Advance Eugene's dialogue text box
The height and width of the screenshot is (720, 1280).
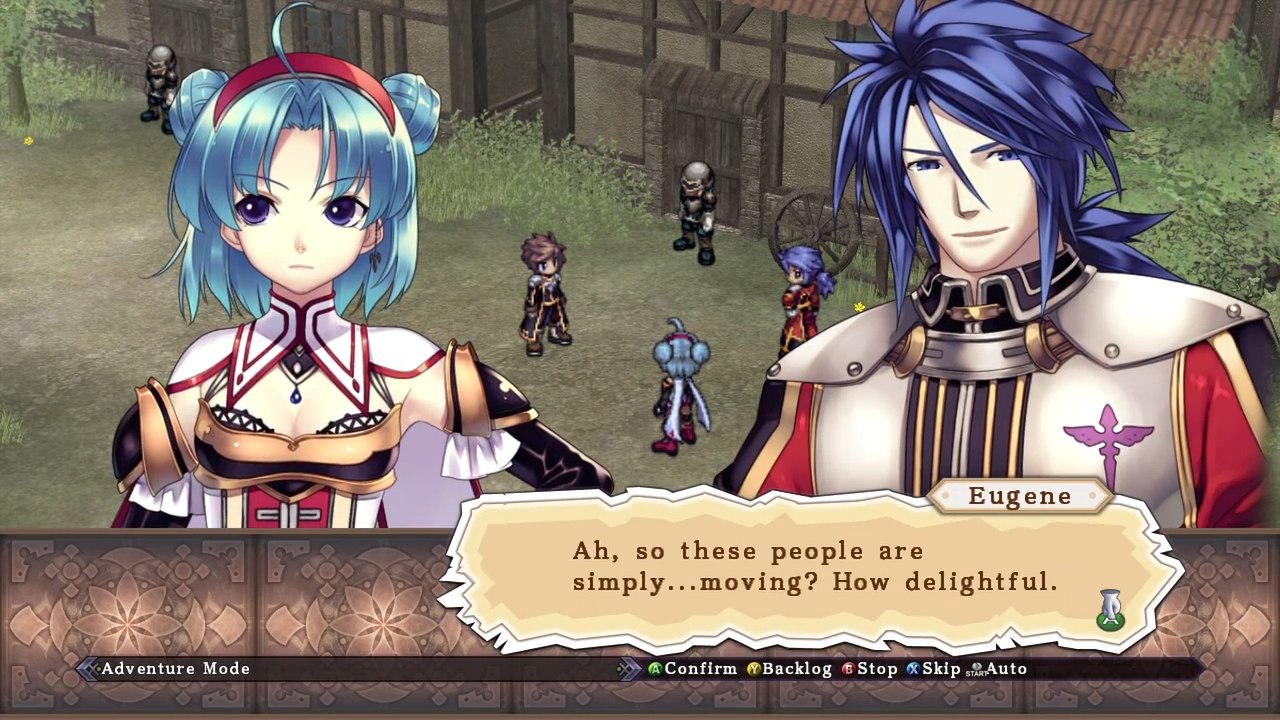click(x=814, y=567)
